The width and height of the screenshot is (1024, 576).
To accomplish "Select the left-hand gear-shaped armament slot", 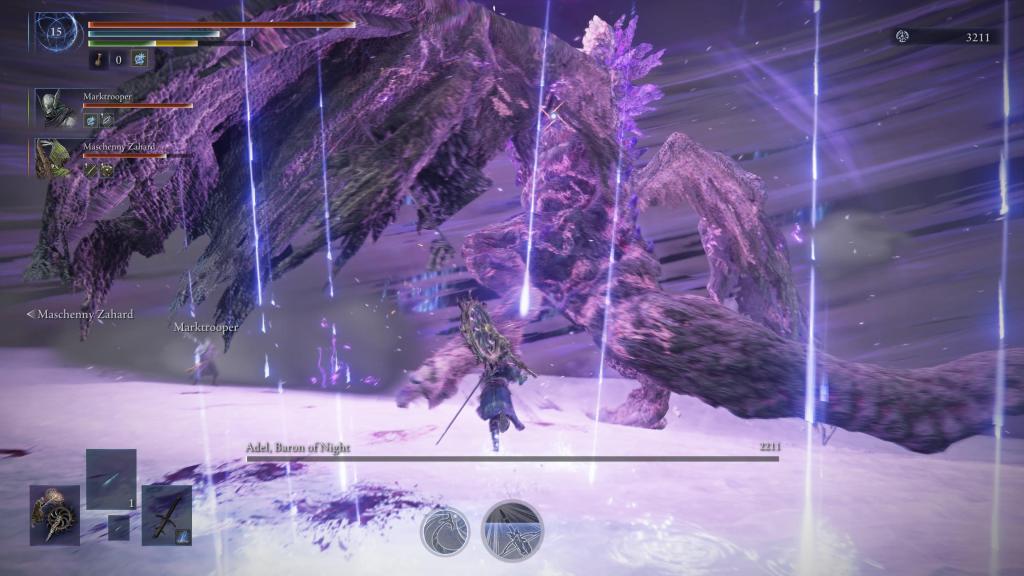I will pos(54,514).
